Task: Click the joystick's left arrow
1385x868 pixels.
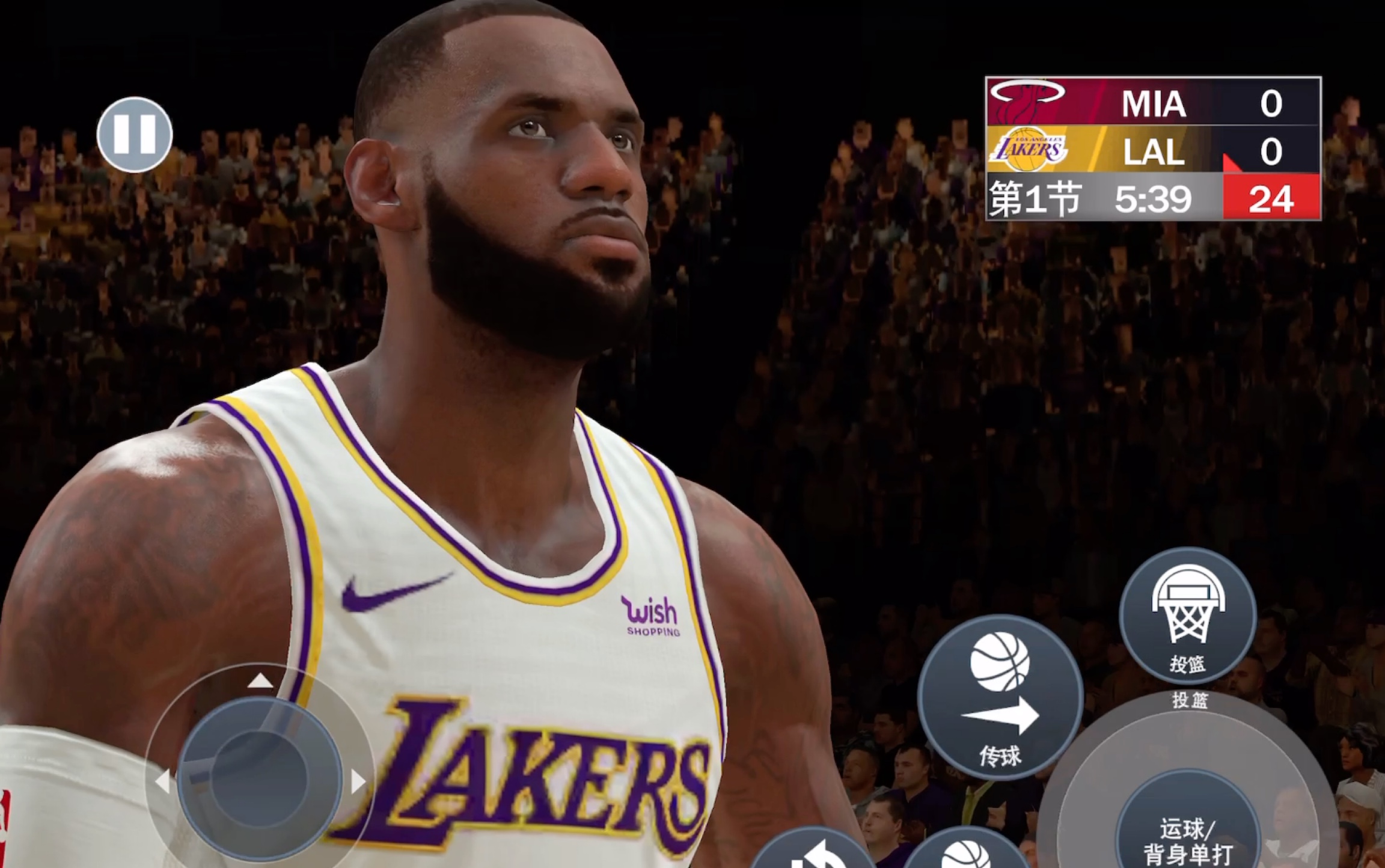Action: (x=162, y=781)
